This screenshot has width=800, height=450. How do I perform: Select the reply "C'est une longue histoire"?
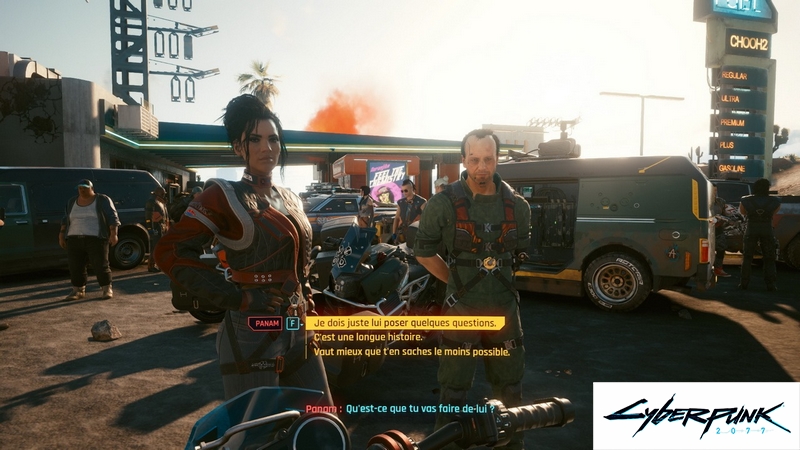pyautogui.click(x=368, y=337)
